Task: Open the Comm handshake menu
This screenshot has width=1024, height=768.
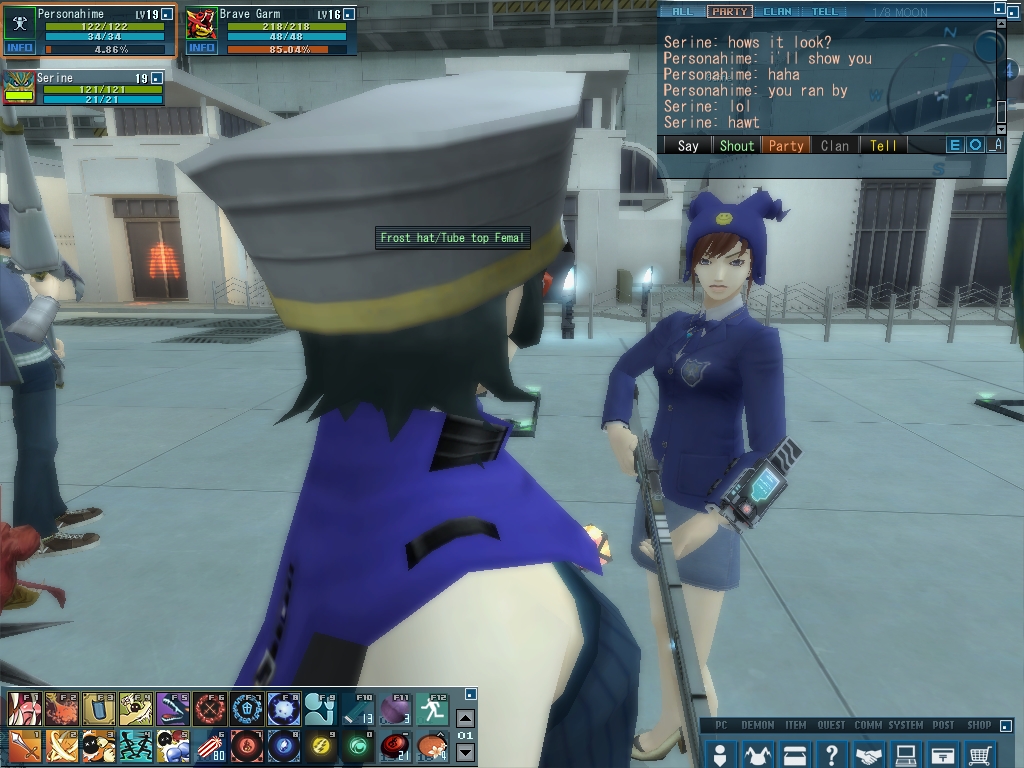Action: pyautogui.click(x=869, y=753)
